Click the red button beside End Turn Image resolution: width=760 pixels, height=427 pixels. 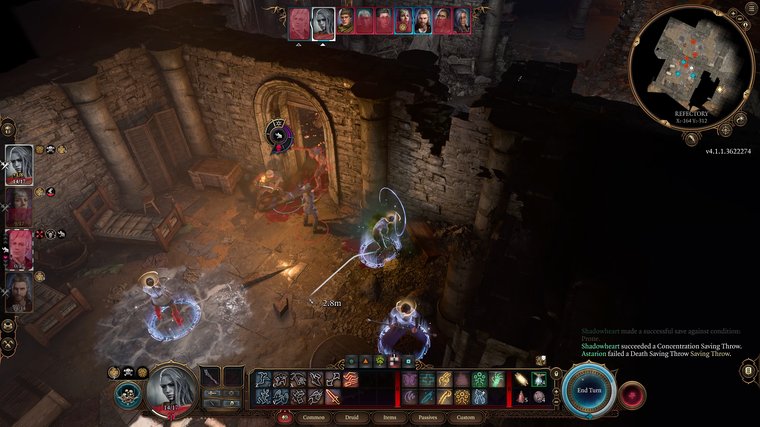coord(632,393)
